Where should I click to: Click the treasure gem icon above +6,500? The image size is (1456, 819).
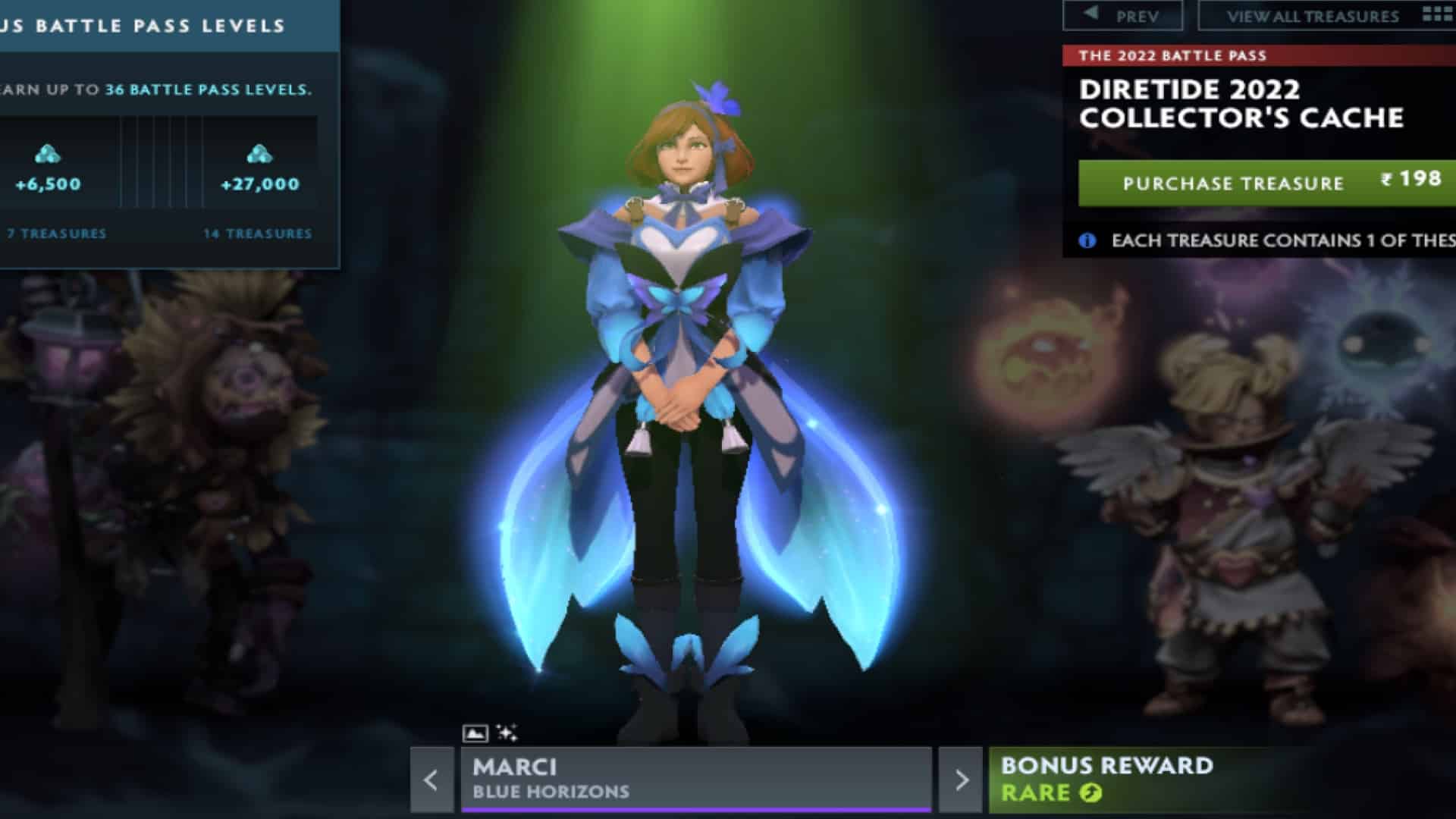click(x=47, y=154)
